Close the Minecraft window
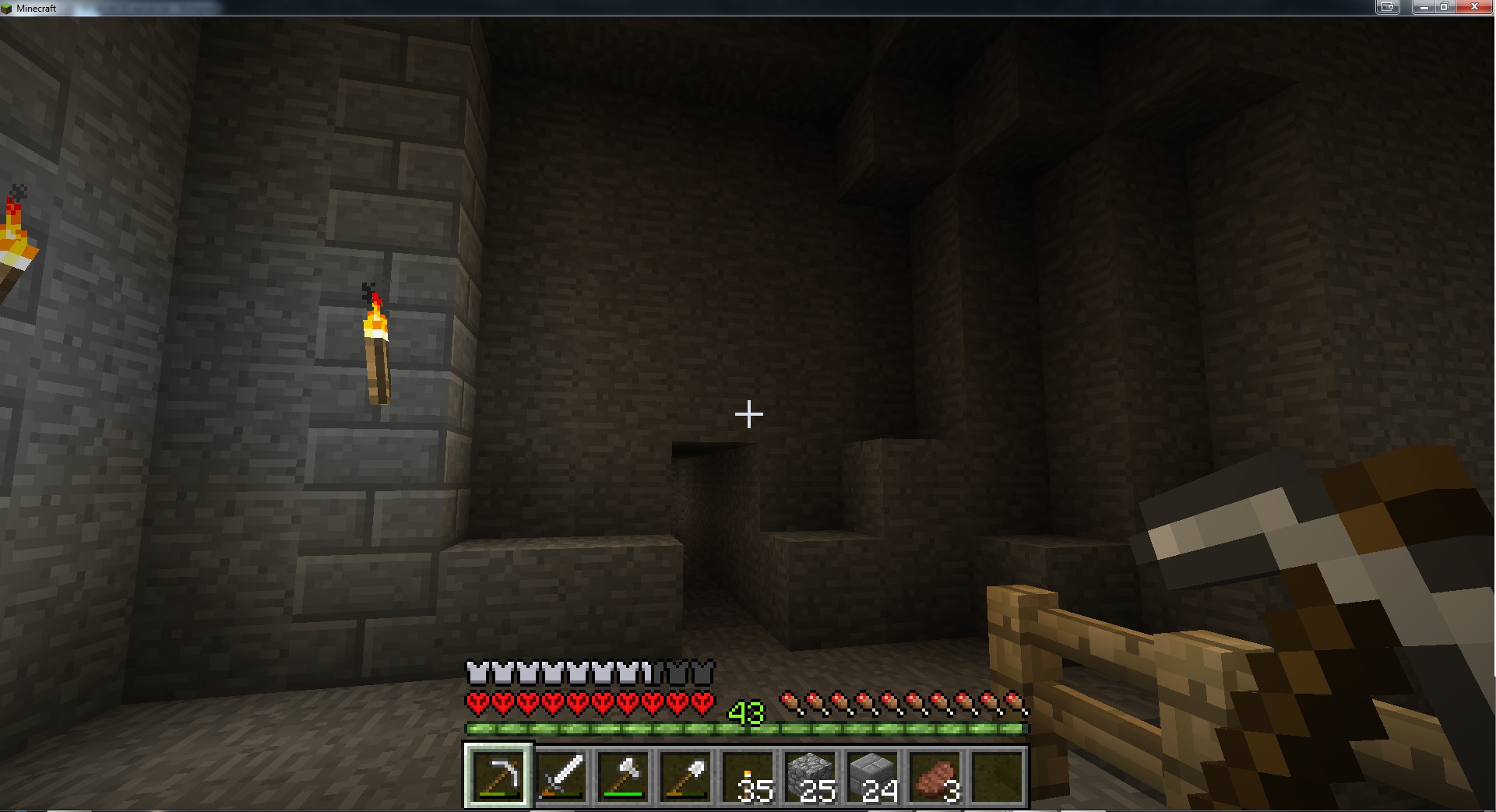Screen dimensions: 1496x812 click(1475, 7)
